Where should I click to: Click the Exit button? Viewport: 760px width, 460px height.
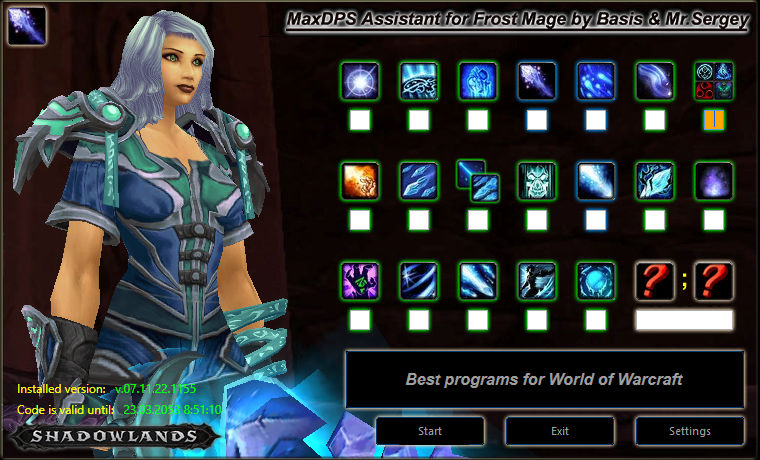coord(559,431)
